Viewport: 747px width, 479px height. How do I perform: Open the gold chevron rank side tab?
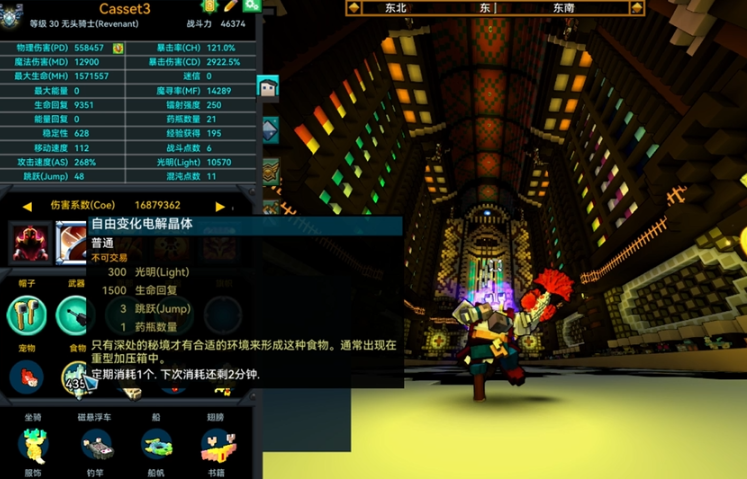point(270,172)
